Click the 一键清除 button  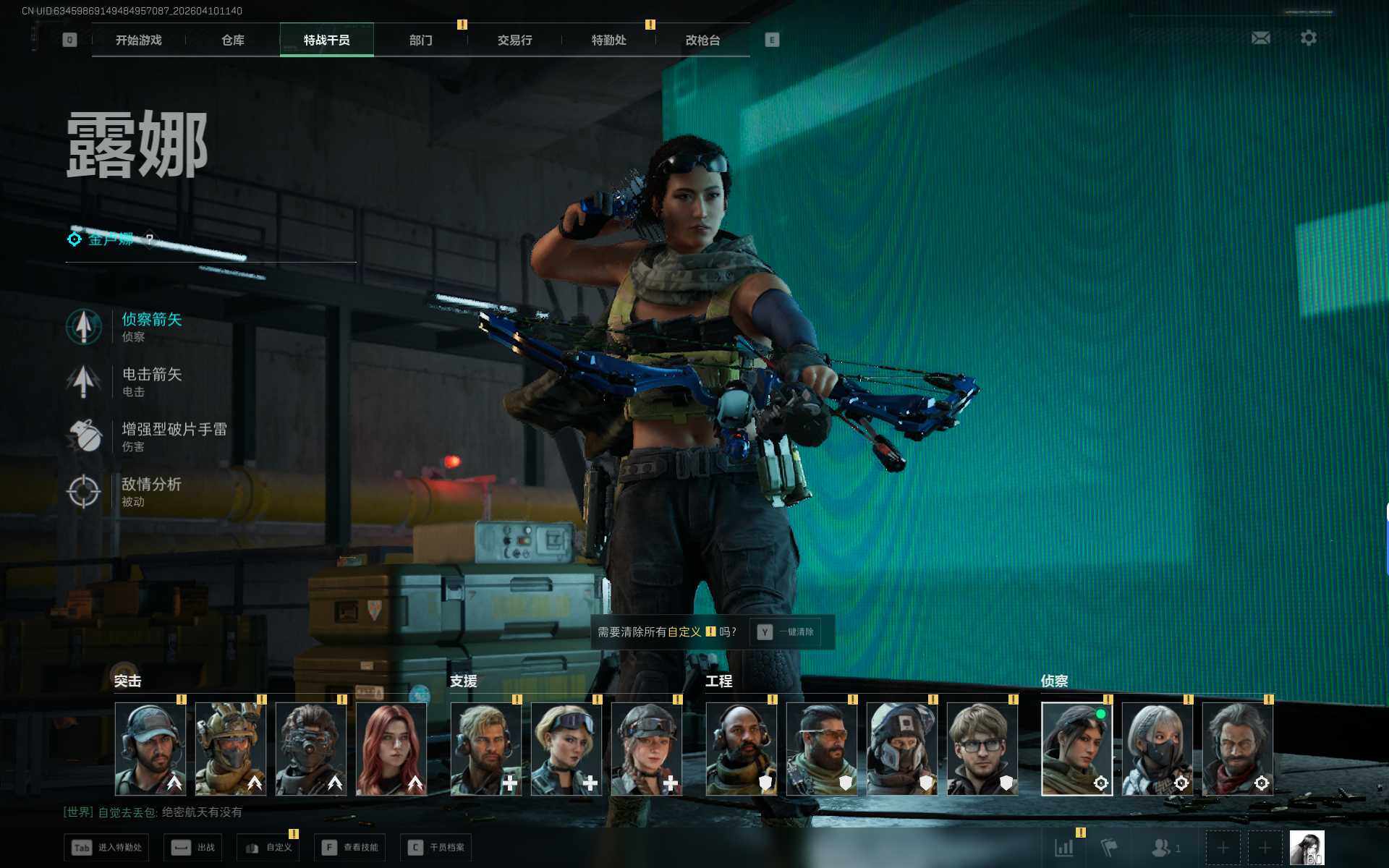pos(786,632)
